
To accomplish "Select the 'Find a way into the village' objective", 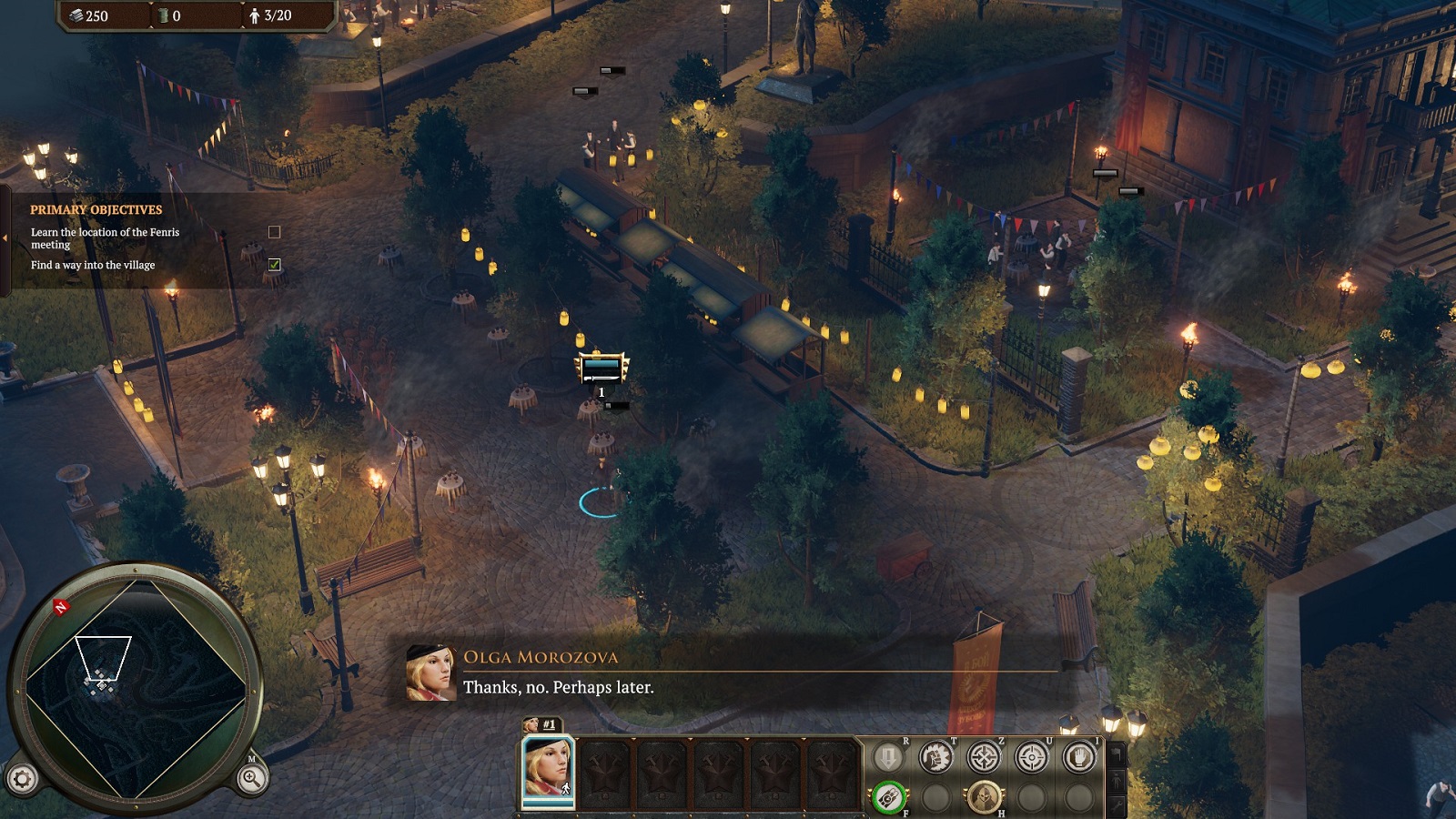I will [93, 265].
